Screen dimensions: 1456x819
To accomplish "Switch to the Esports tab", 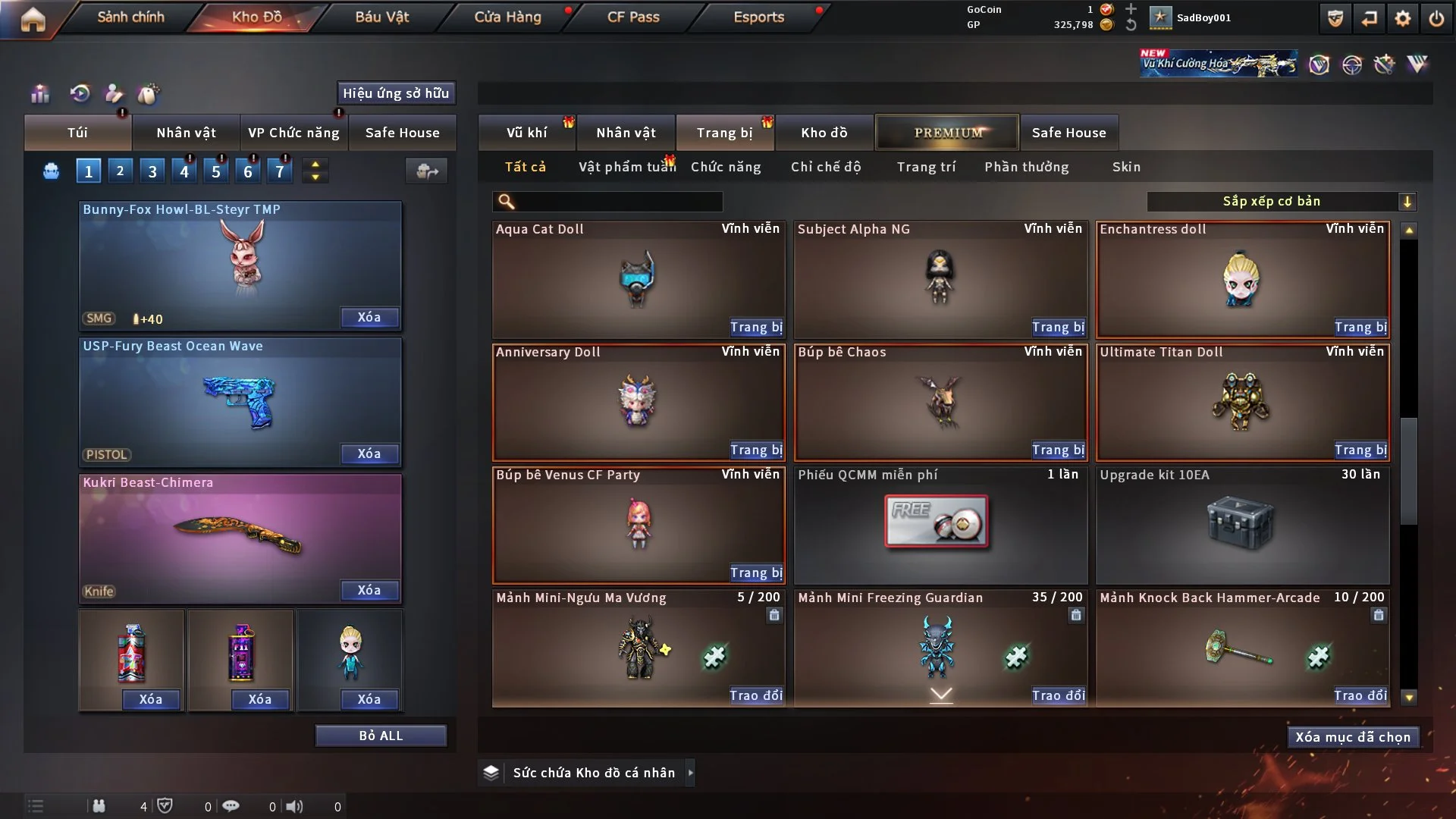I will [x=758, y=17].
